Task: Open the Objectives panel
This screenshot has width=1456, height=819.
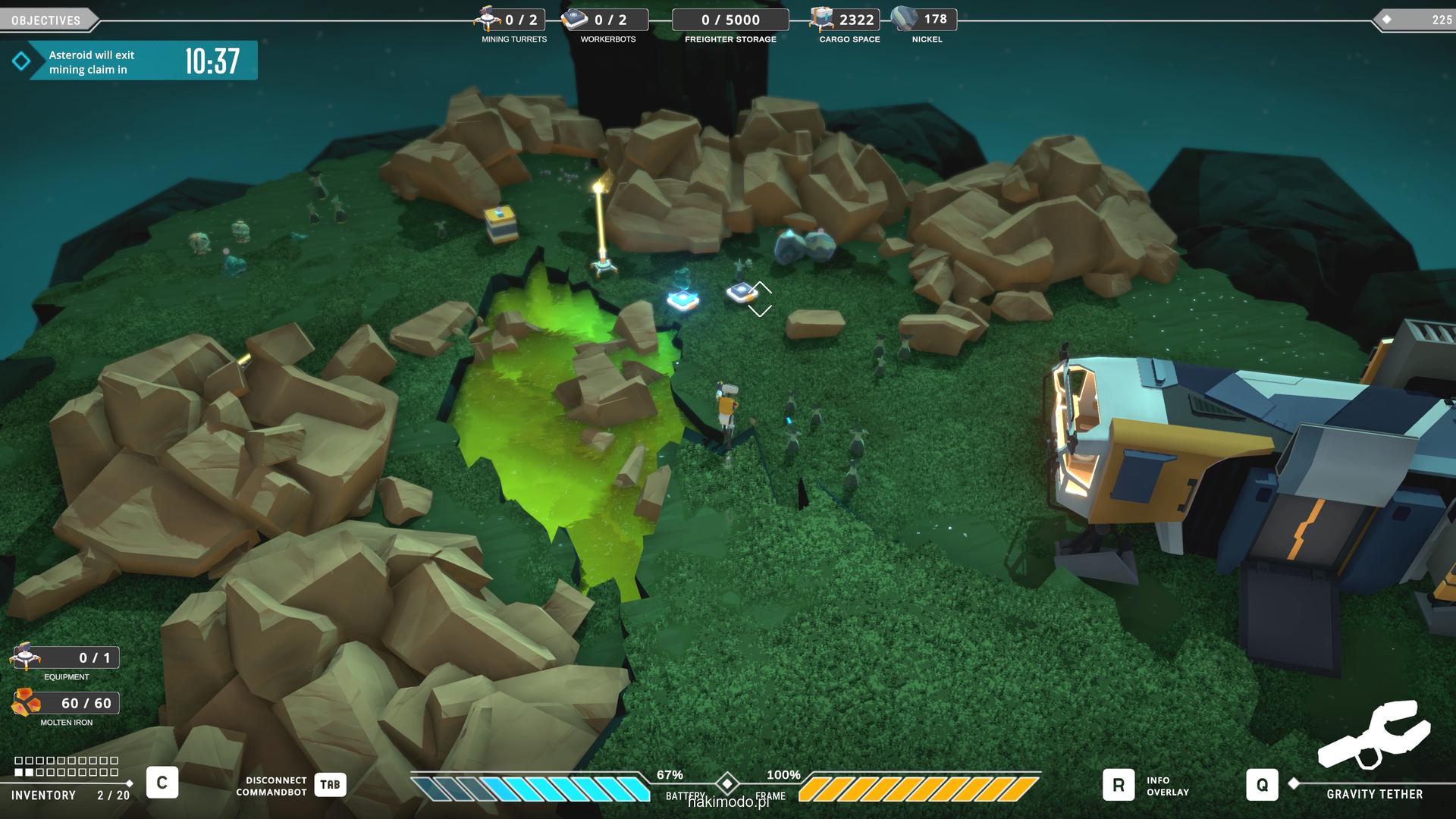Action: pos(46,20)
